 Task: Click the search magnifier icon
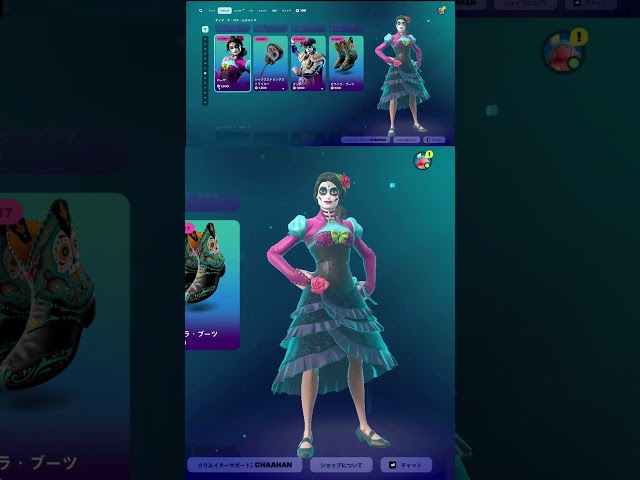[200, 11]
